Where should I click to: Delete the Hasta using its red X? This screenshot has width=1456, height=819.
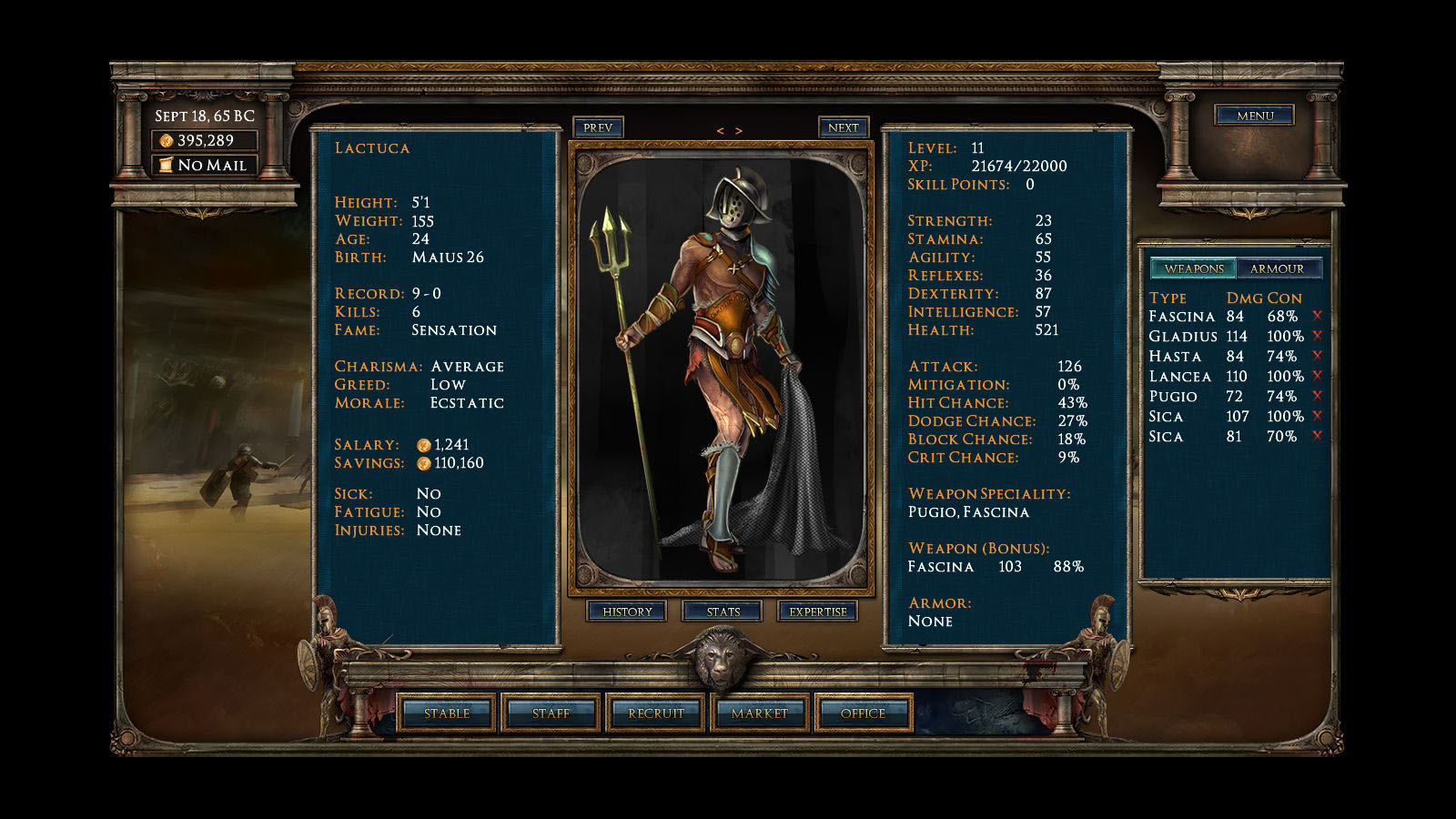click(1317, 356)
